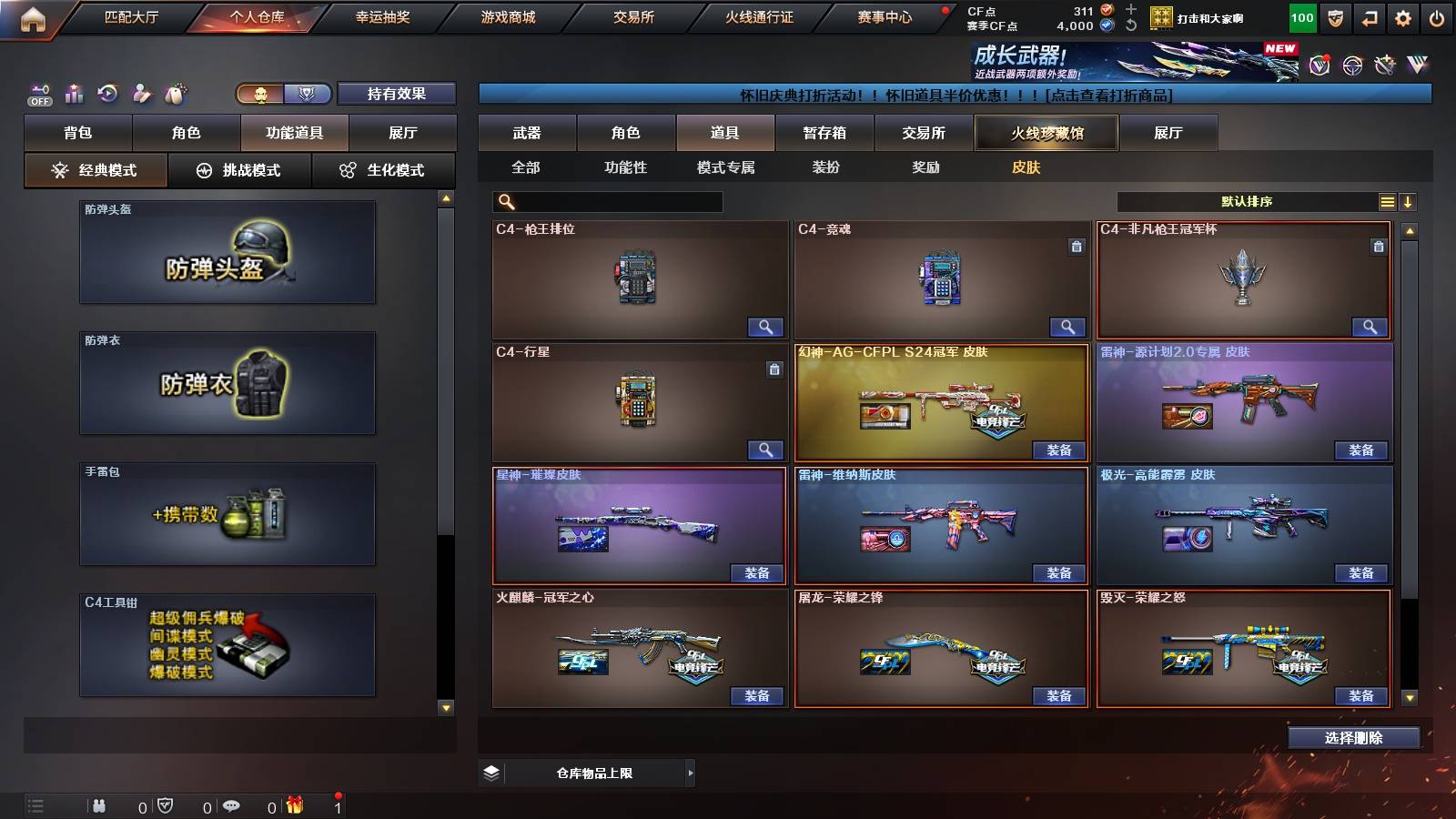This screenshot has height=819, width=1456.
Task: Click the replay/history icon above inventory sidebar
Action: (x=107, y=92)
